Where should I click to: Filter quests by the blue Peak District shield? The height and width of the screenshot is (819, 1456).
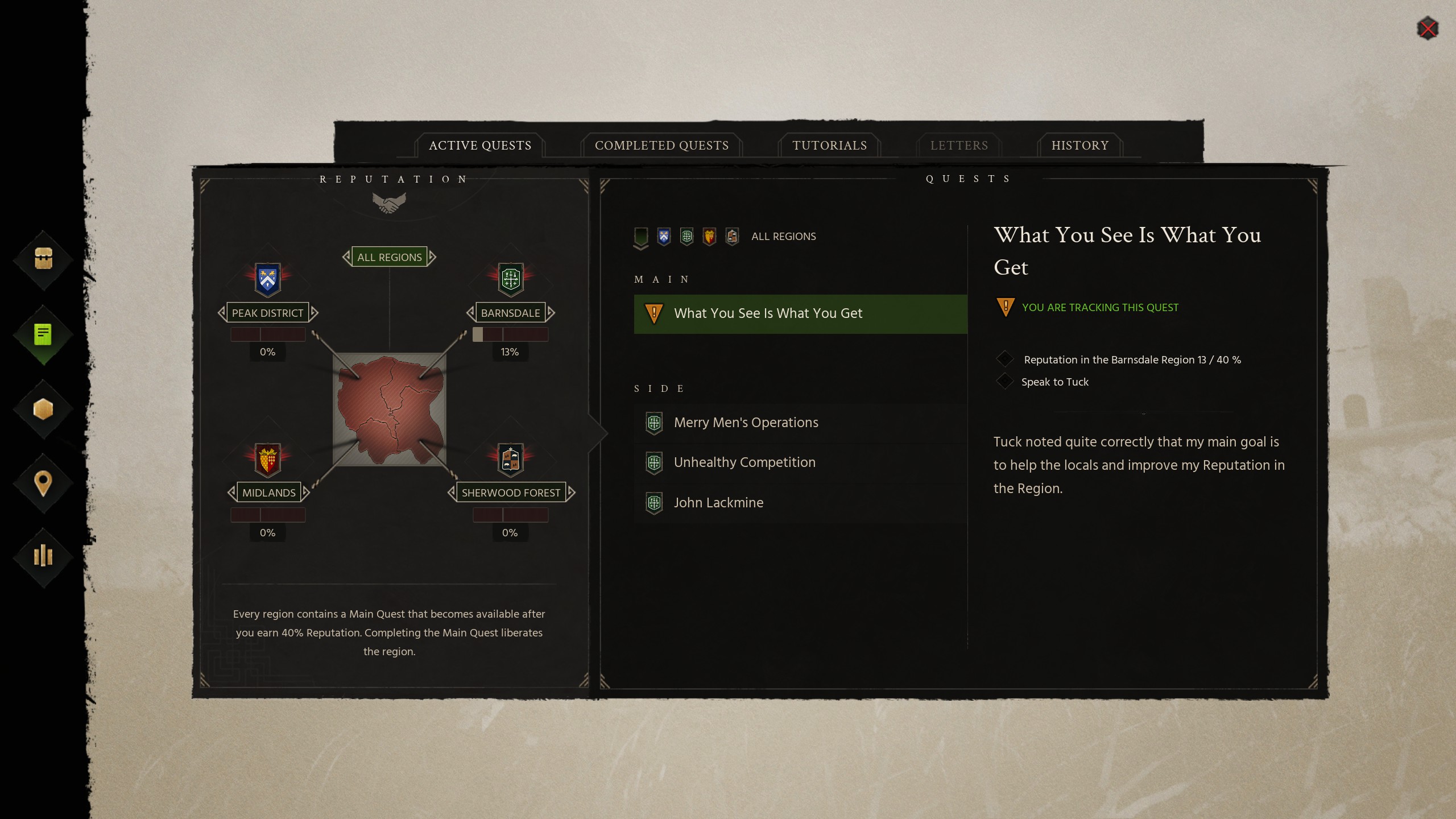pyautogui.click(x=664, y=237)
